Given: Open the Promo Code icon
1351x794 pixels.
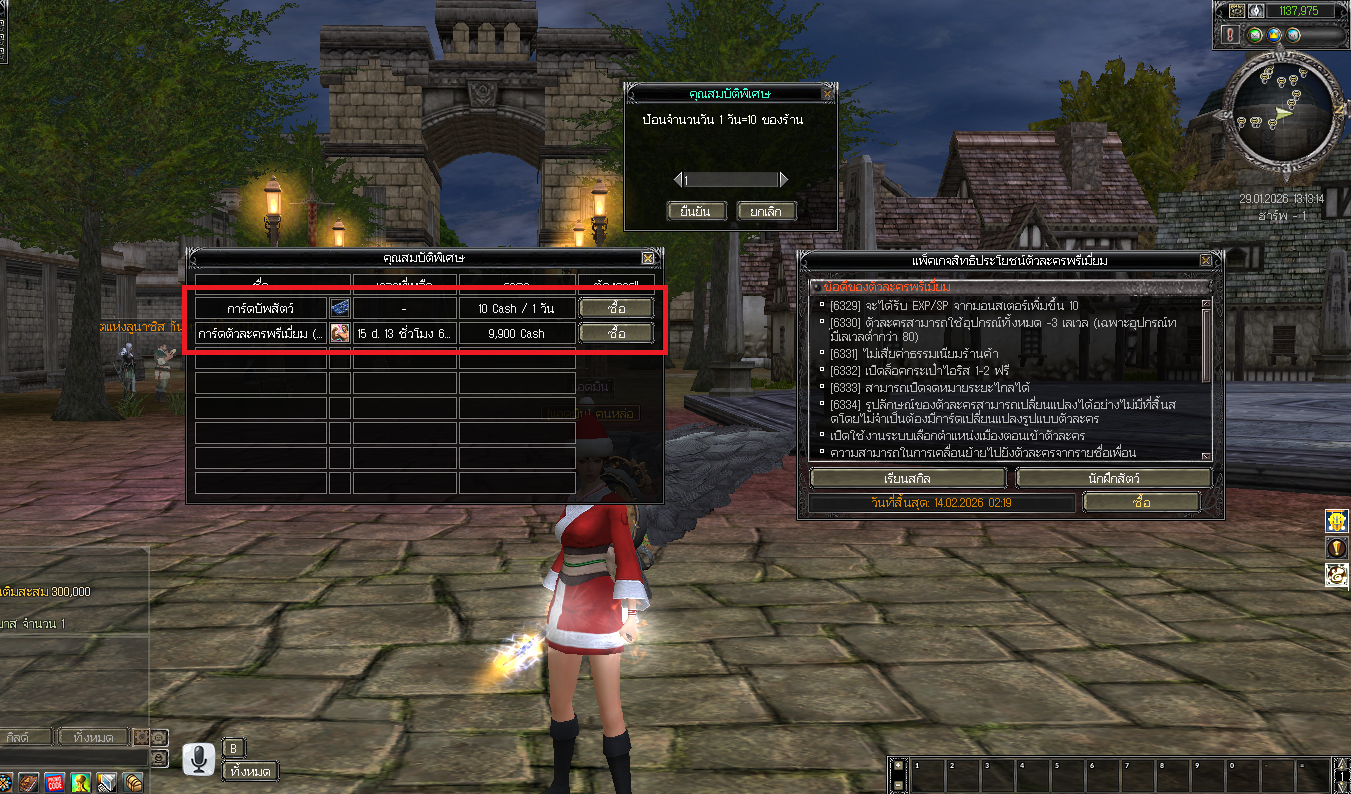Looking at the screenshot, I should point(55,781).
